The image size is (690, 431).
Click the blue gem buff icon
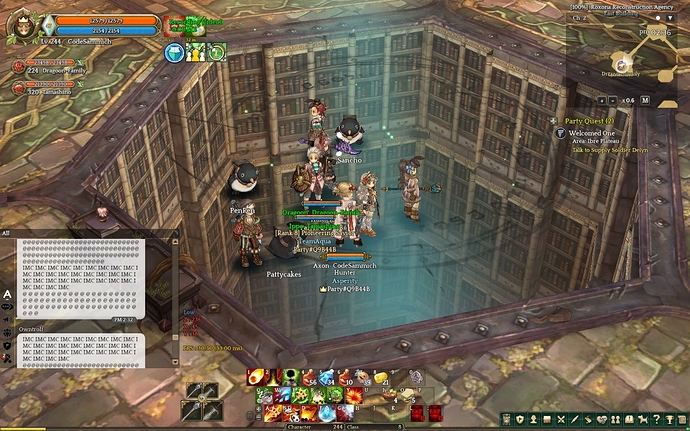(x=174, y=53)
